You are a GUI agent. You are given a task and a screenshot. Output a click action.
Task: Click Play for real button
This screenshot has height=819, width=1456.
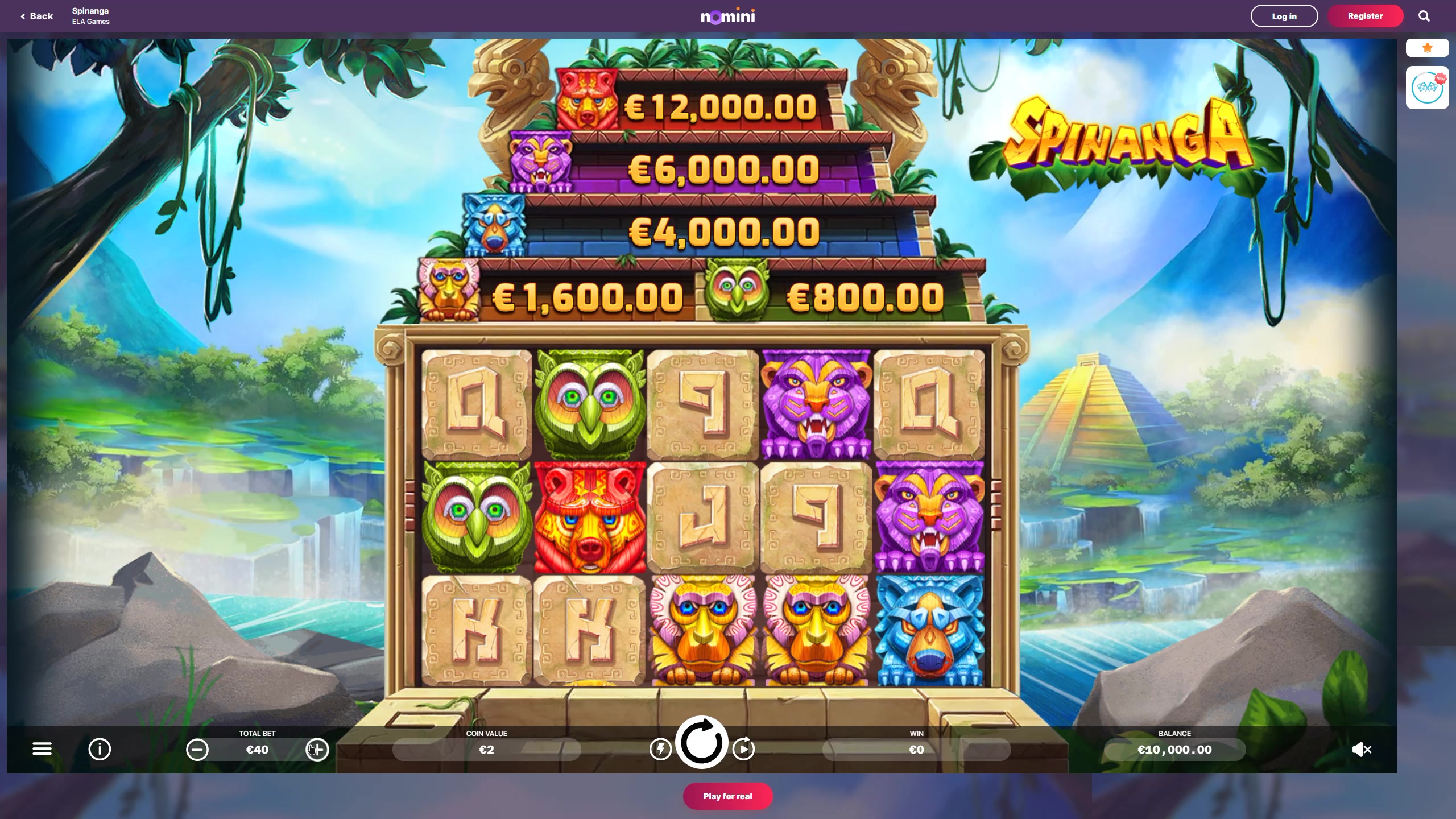click(727, 796)
